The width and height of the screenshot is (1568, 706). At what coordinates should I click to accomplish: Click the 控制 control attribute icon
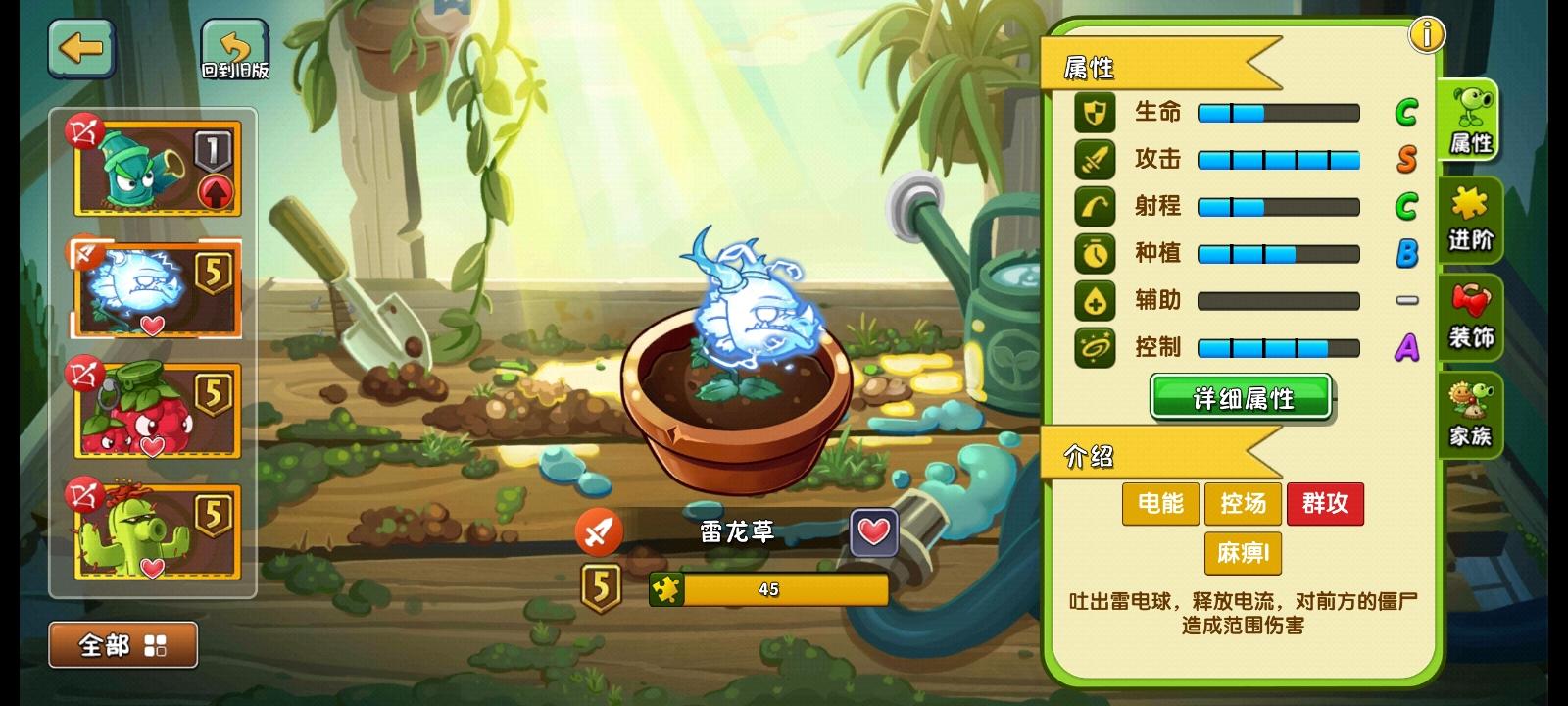pos(1095,348)
